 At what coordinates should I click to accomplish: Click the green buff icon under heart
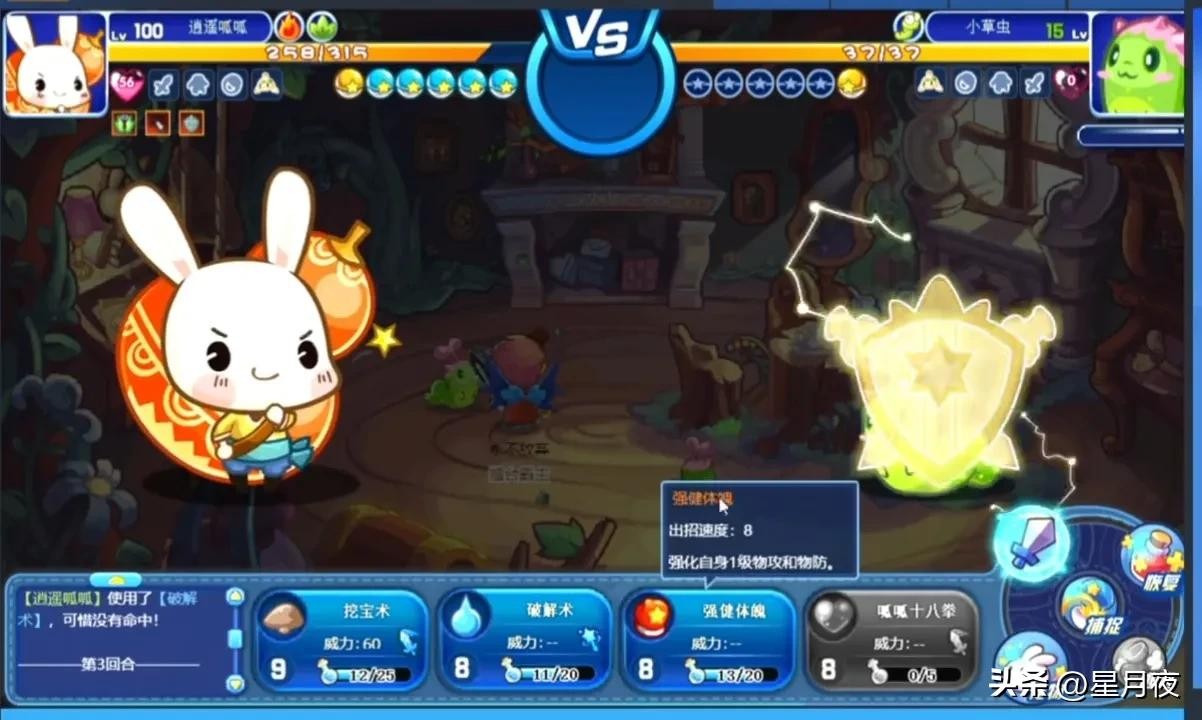(126, 122)
